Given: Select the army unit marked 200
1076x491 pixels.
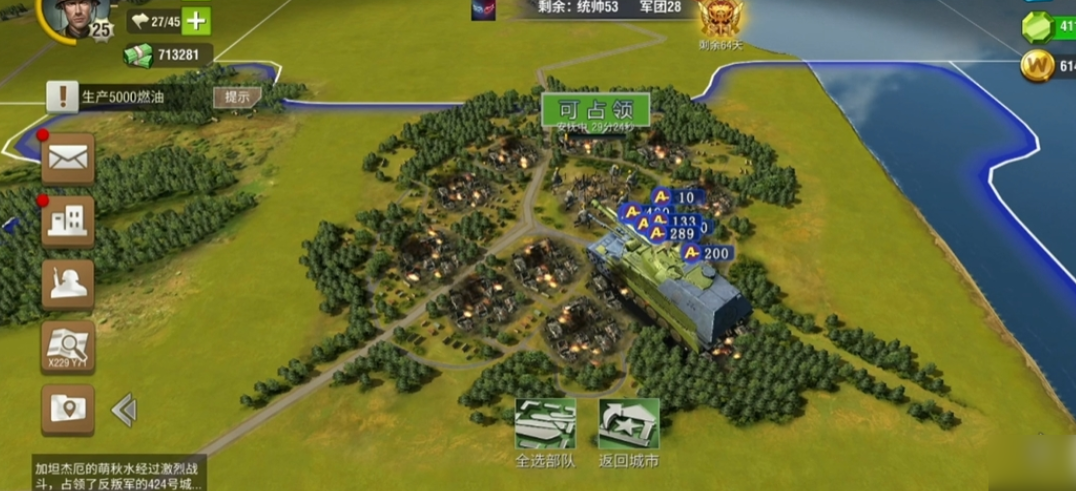Looking at the screenshot, I should coord(706,254).
